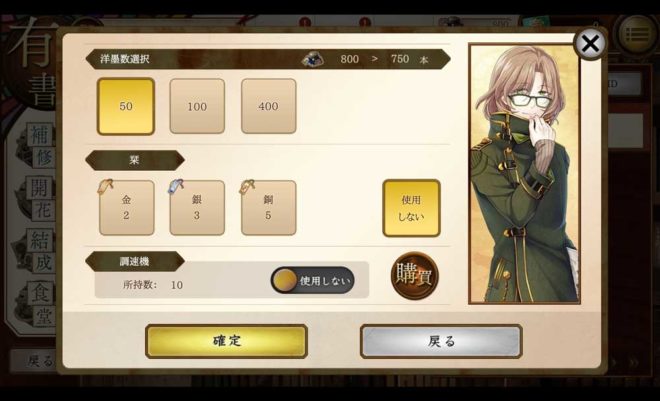Screen dimensions: 660x401
Task: Pick the 400 ink amount
Action: pos(268,106)
